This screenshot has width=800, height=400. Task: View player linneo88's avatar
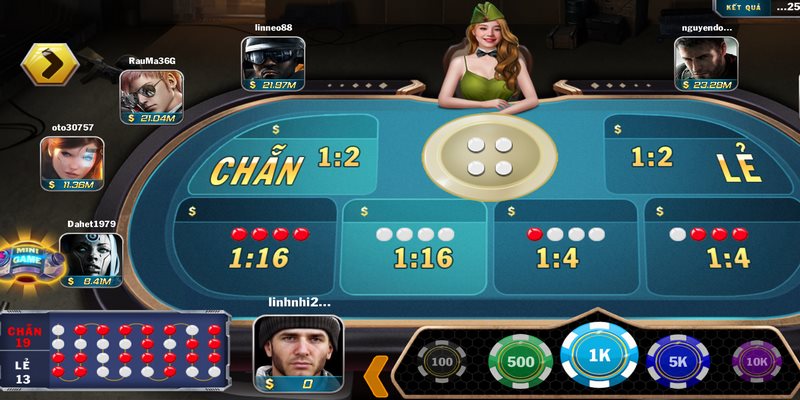pyautogui.click(x=272, y=58)
